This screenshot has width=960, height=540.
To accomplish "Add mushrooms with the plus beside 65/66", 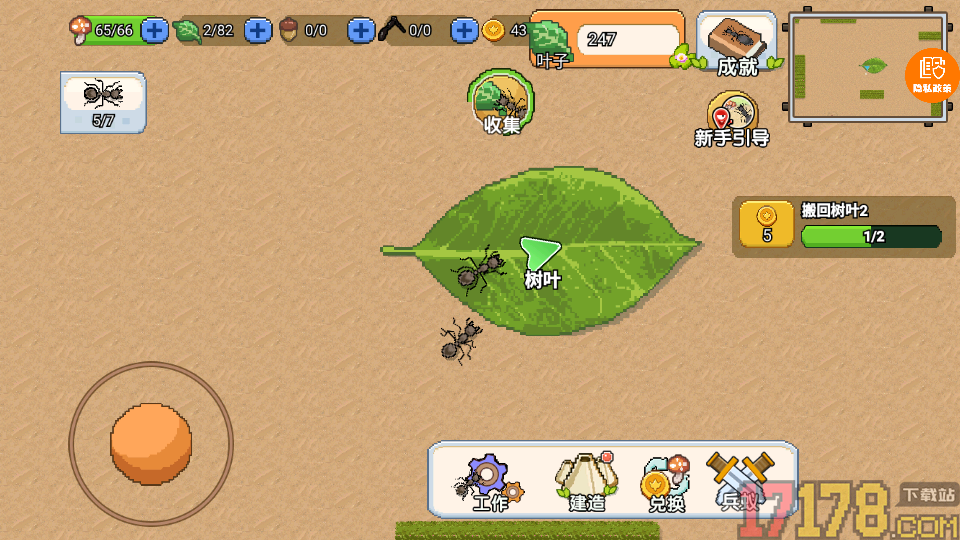I will point(154,30).
